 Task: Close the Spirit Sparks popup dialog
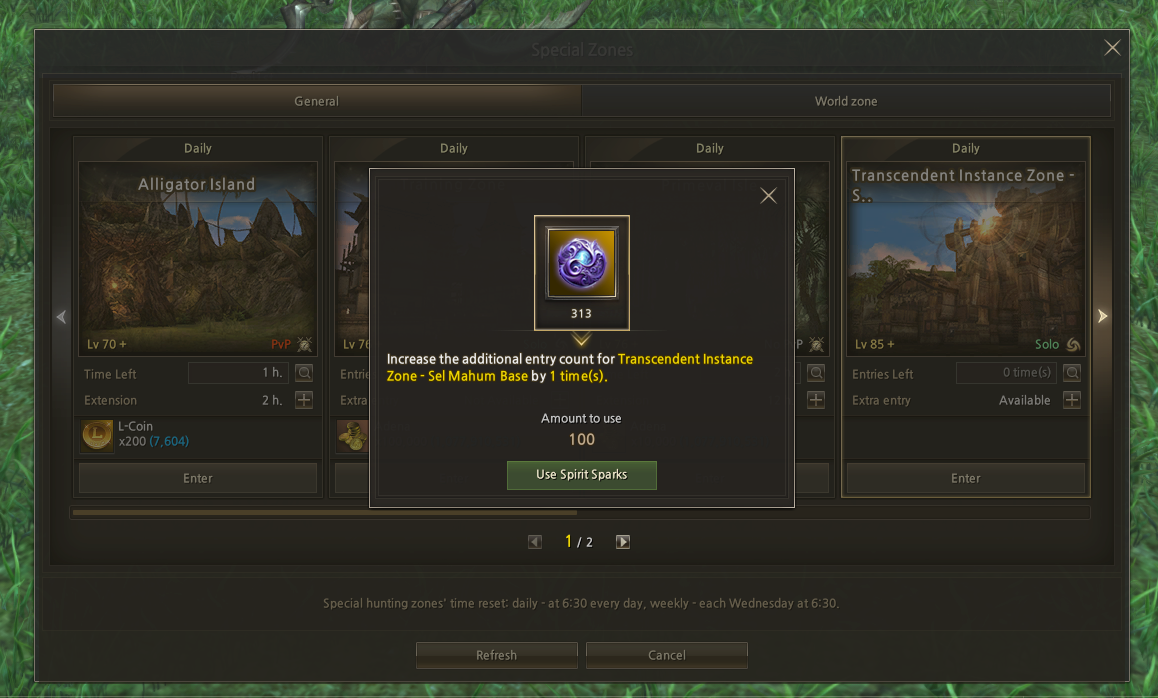click(768, 196)
